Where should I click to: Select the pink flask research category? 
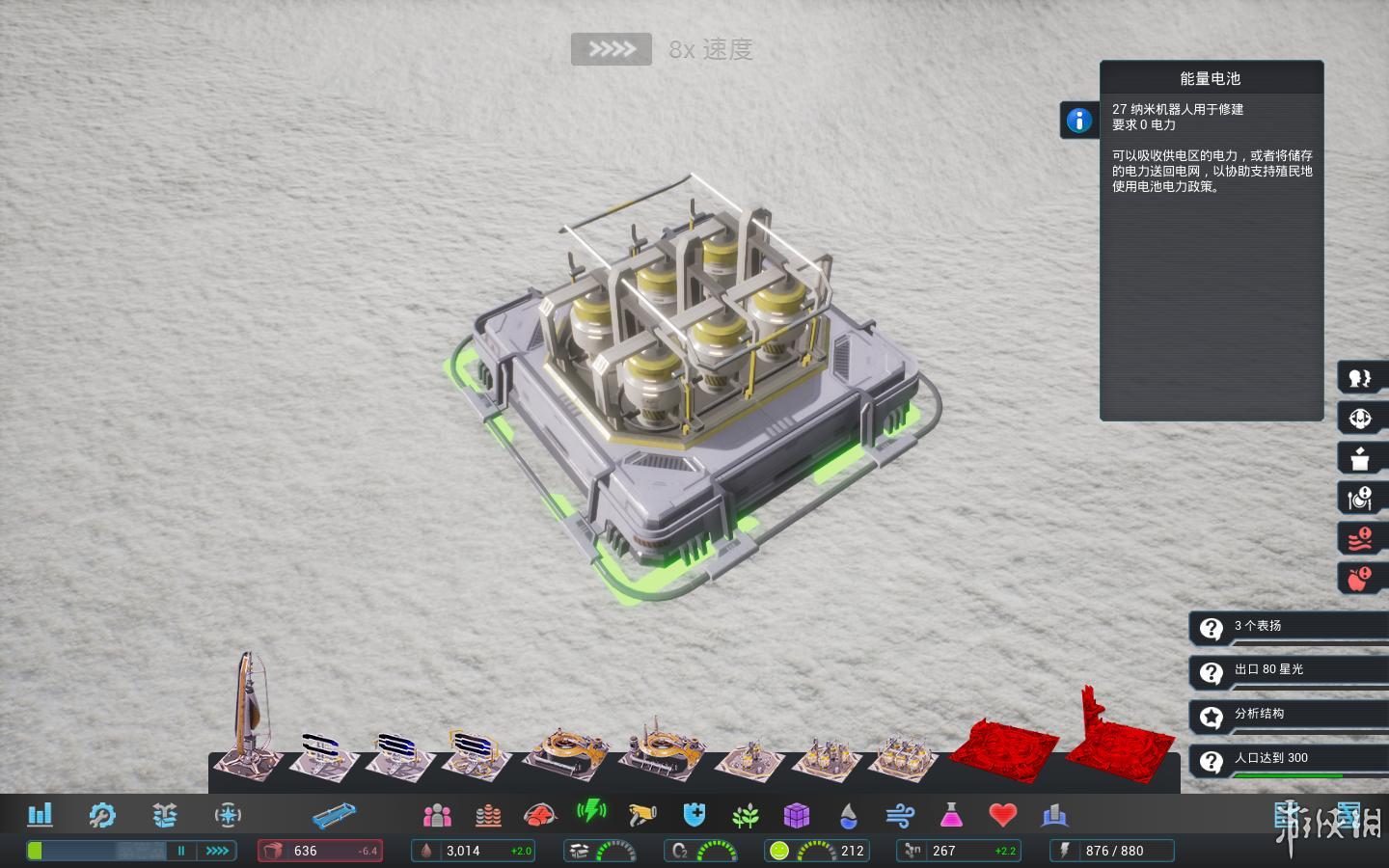pyautogui.click(x=951, y=816)
